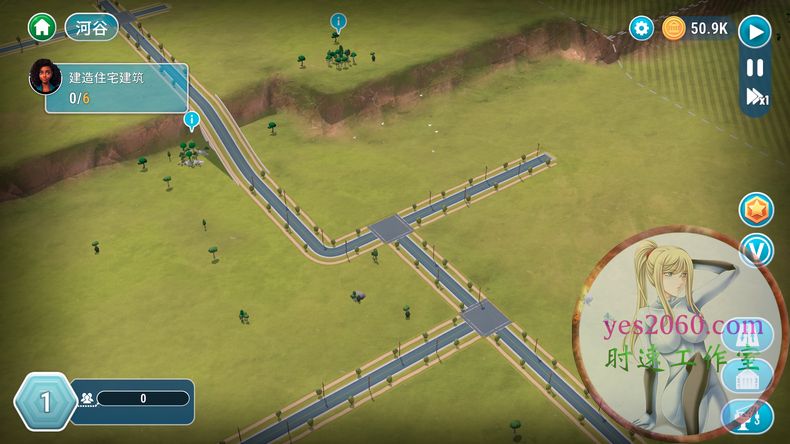Open the road building tool
The height and width of the screenshot is (444, 790).
pyautogui.click(x=746, y=334)
